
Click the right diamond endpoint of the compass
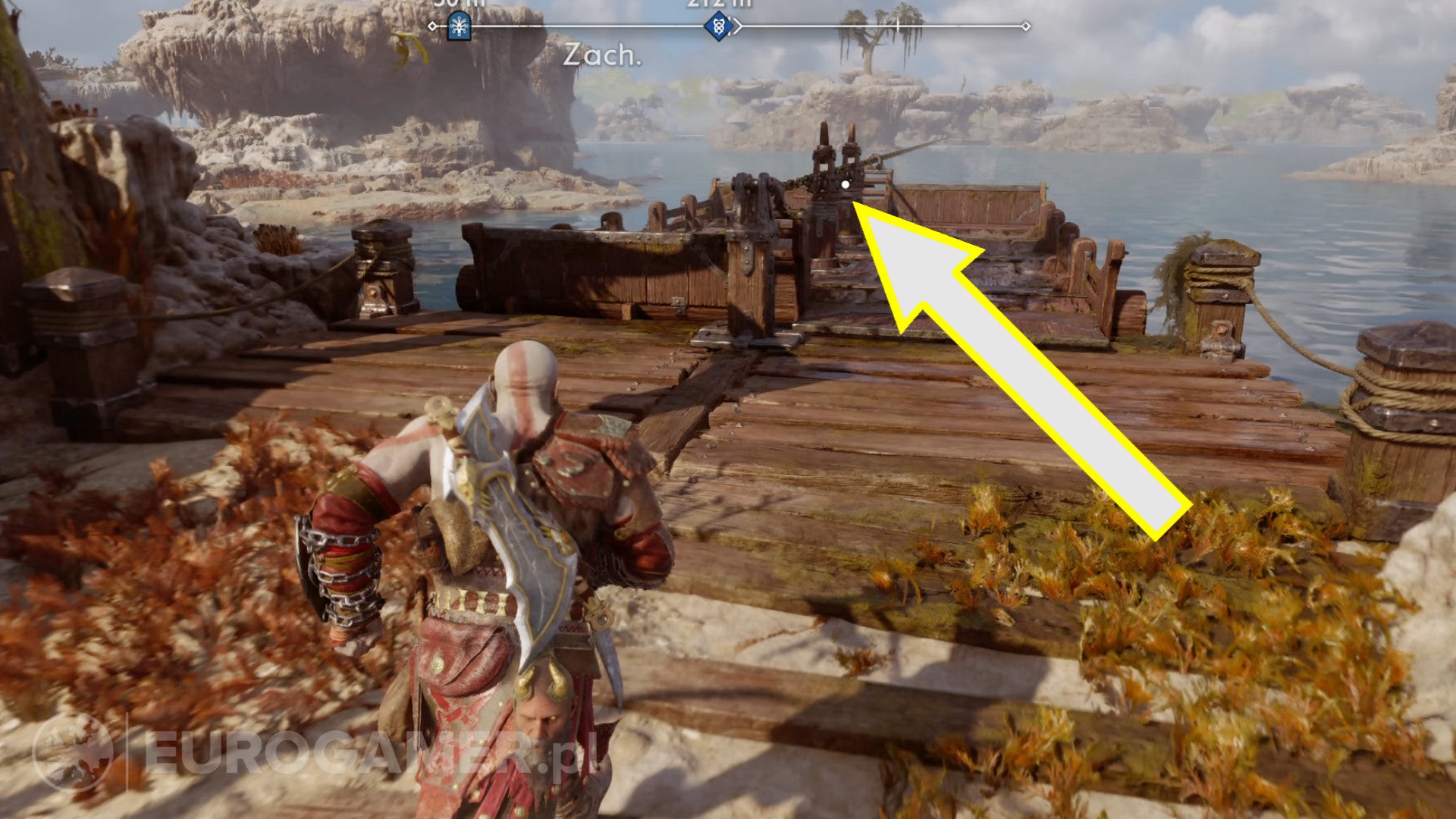pyautogui.click(x=1026, y=25)
